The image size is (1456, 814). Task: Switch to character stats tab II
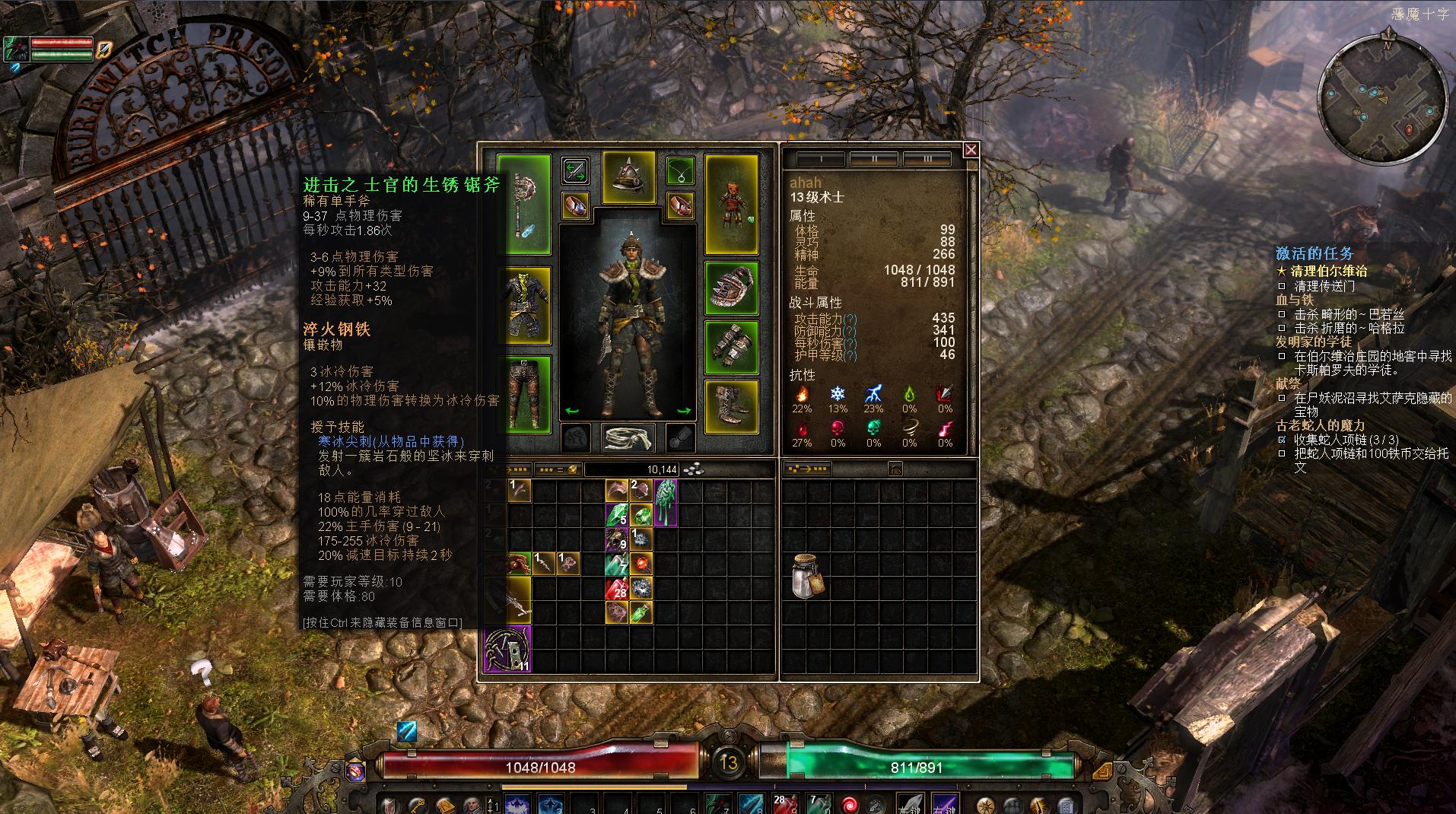[873, 159]
